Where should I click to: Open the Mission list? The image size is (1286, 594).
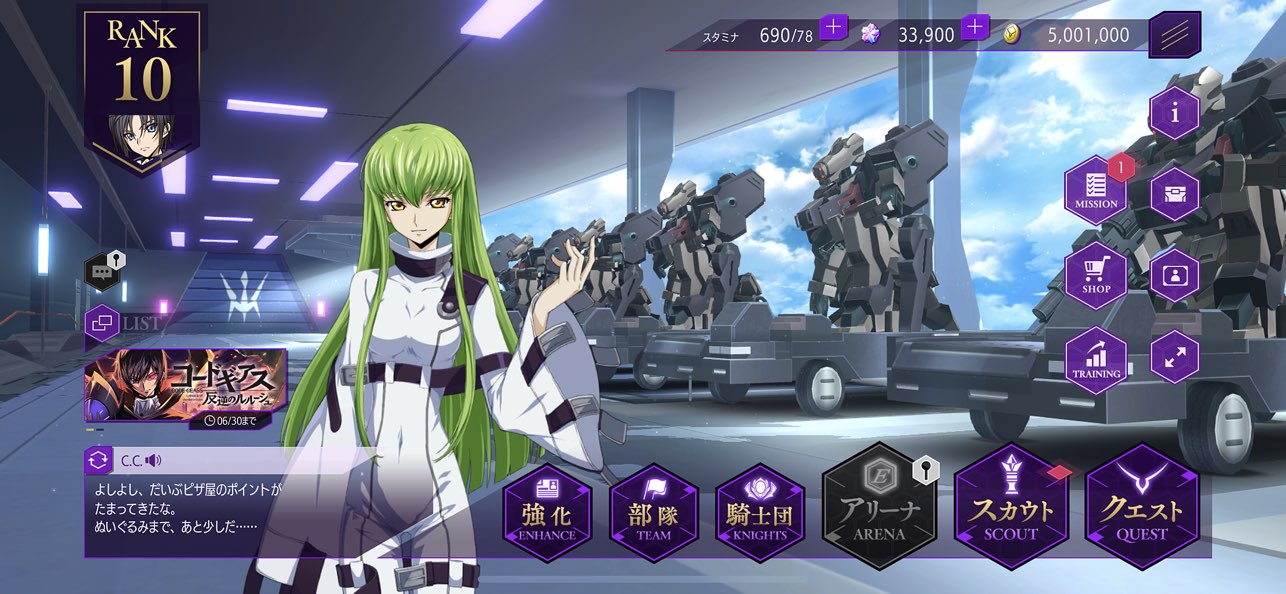(1096, 190)
